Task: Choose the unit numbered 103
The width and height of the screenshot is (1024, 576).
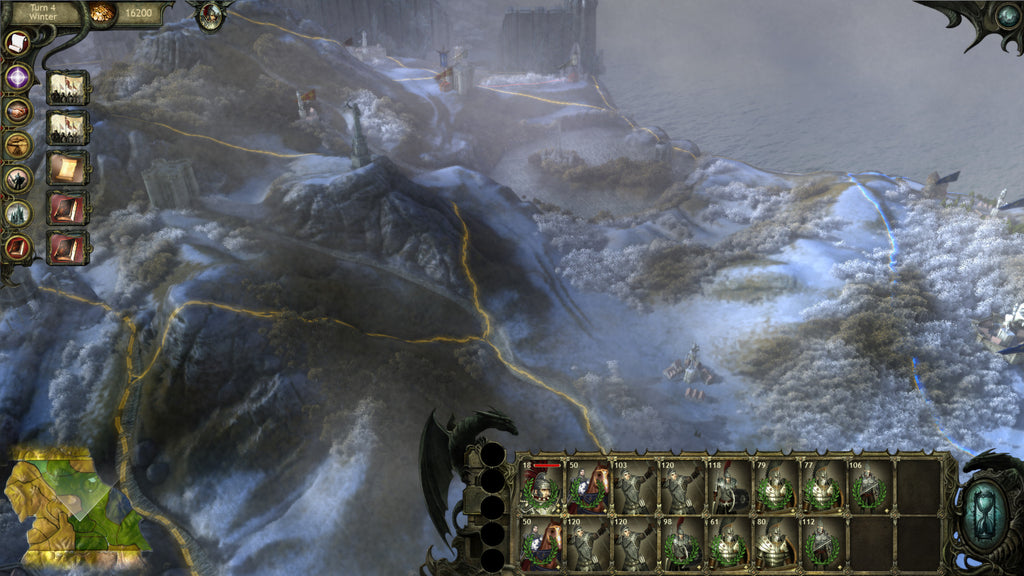Action: pyautogui.click(x=636, y=488)
